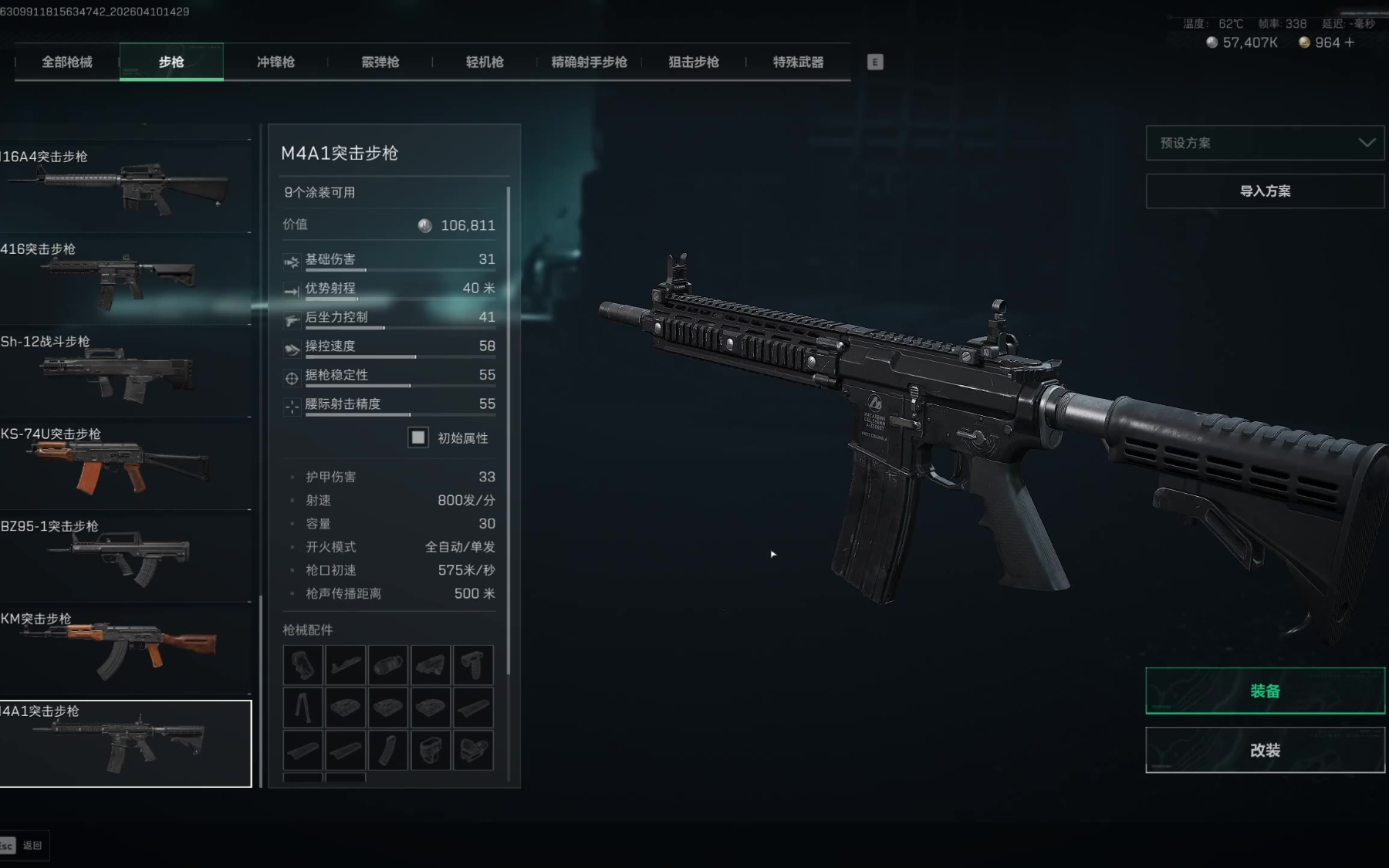The image size is (1389, 868).
Task: Select the 冲锋枪 weapon category
Action: [x=275, y=62]
